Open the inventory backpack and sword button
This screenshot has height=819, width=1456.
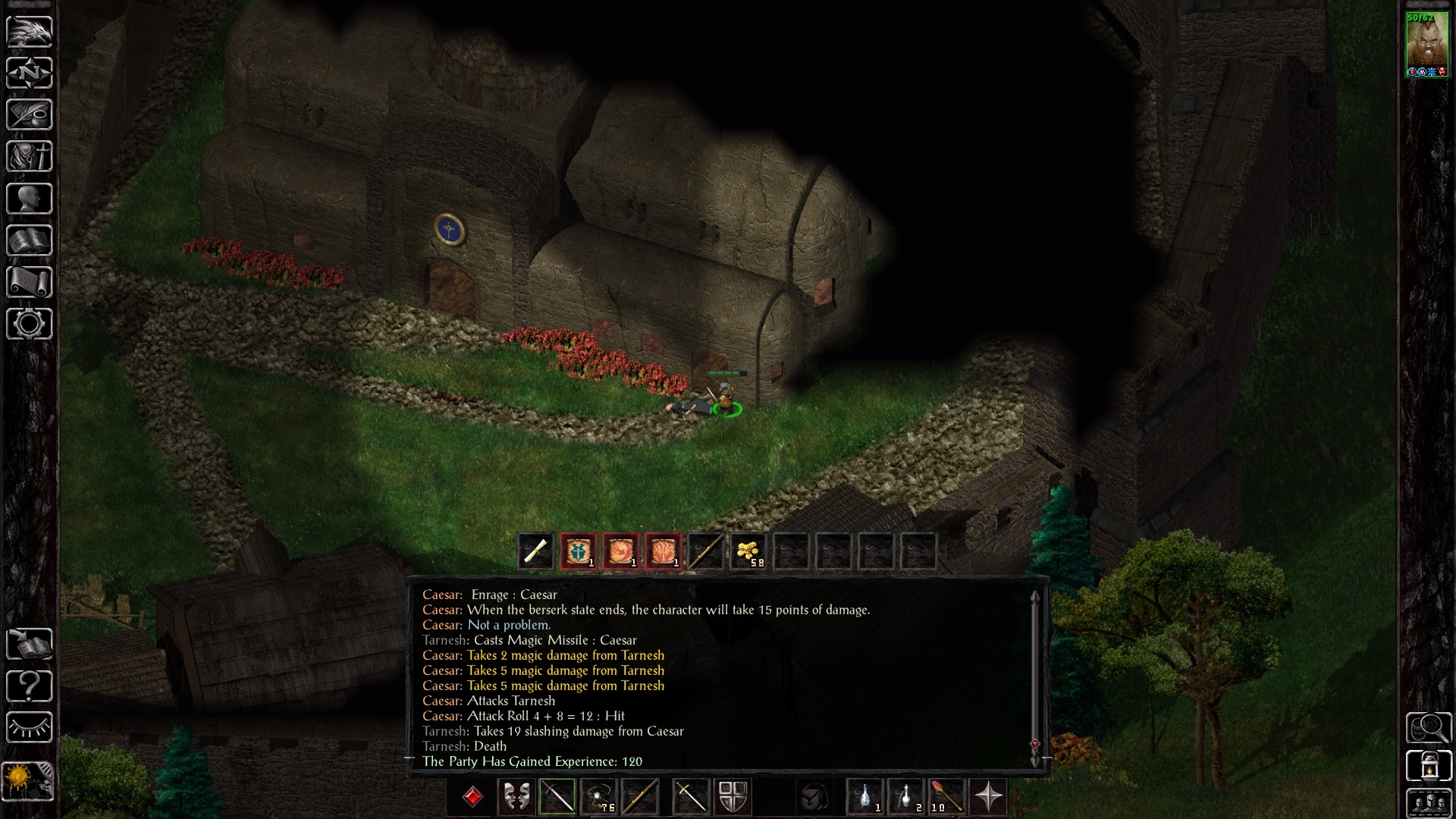pos(30,157)
